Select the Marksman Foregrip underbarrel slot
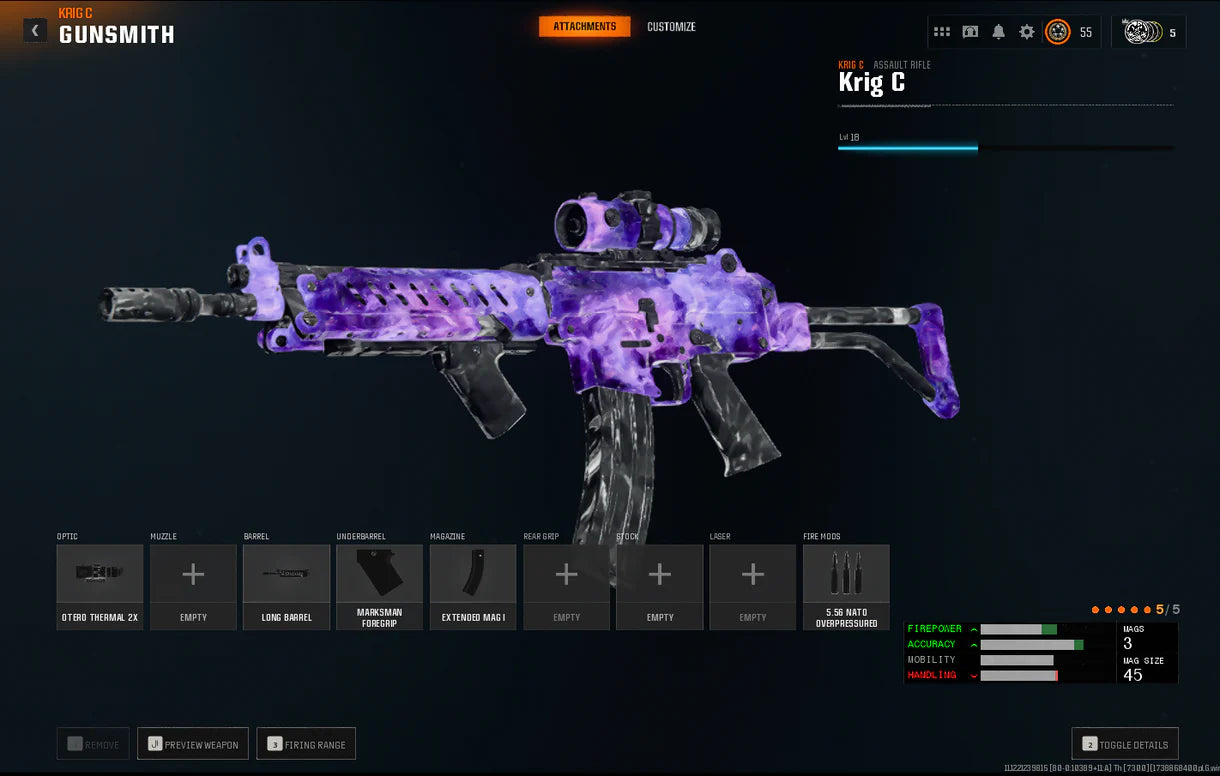The height and width of the screenshot is (776, 1220). tap(380, 586)
